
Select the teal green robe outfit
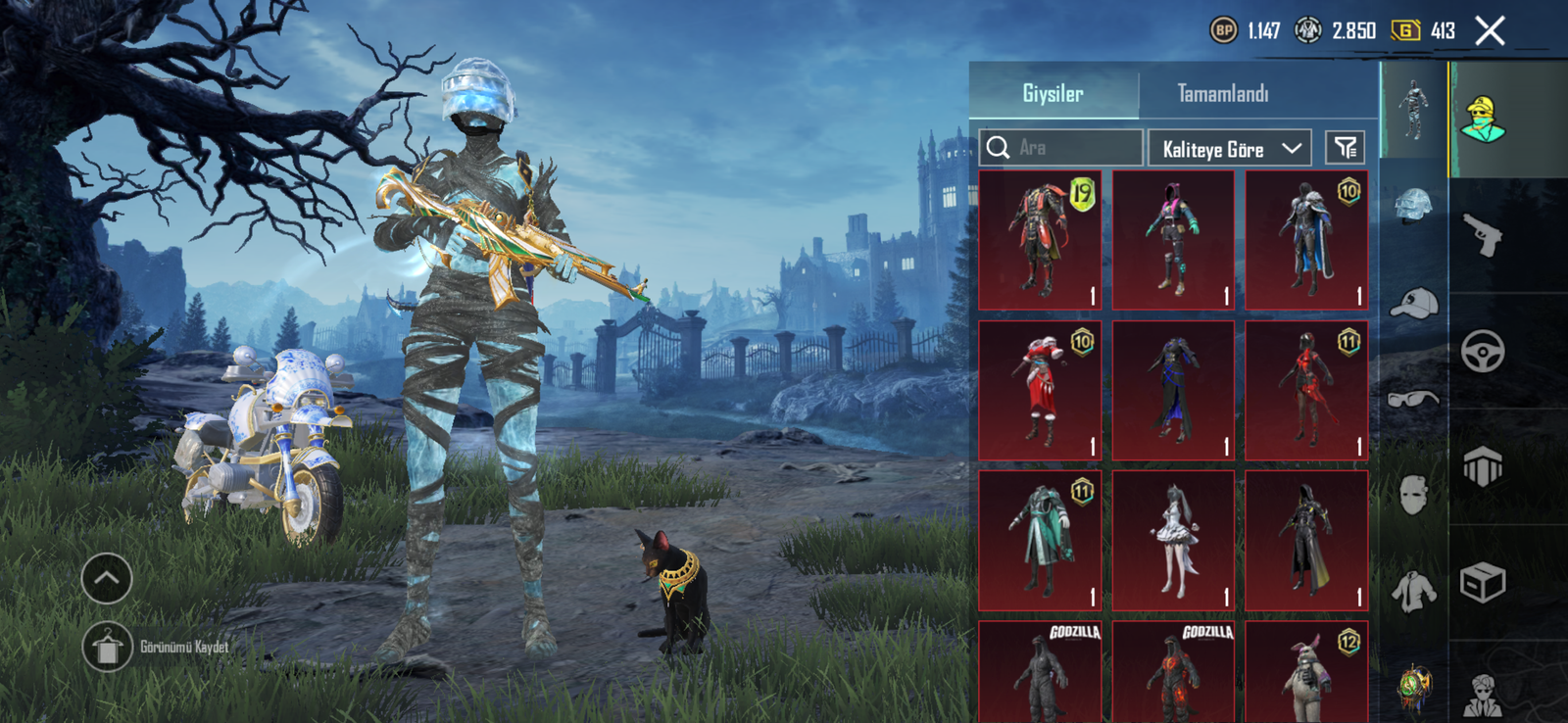pyautogui.click(x=1040, y=541)
